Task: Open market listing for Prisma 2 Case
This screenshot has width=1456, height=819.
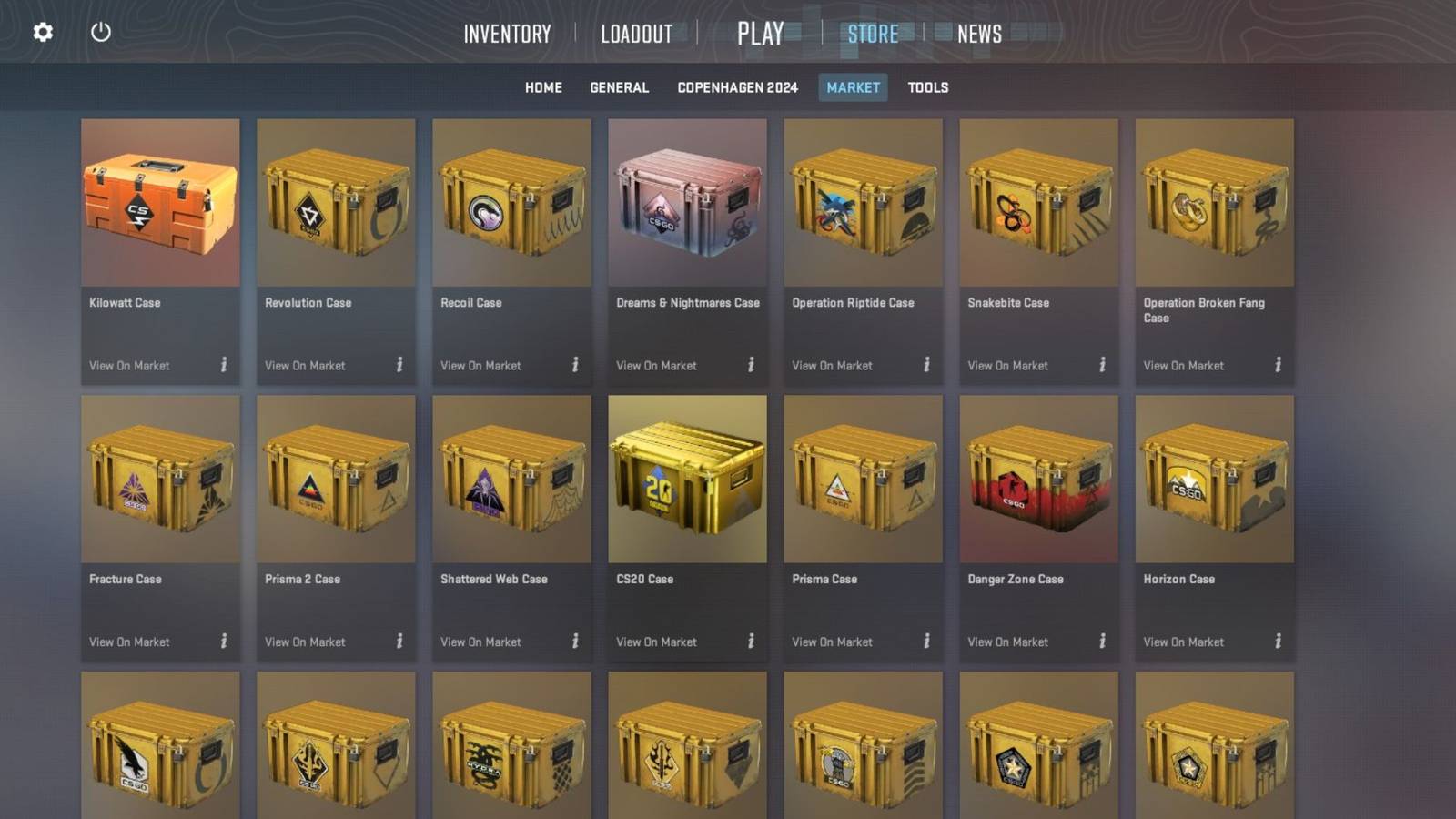Action: click(x=304, y=642)
